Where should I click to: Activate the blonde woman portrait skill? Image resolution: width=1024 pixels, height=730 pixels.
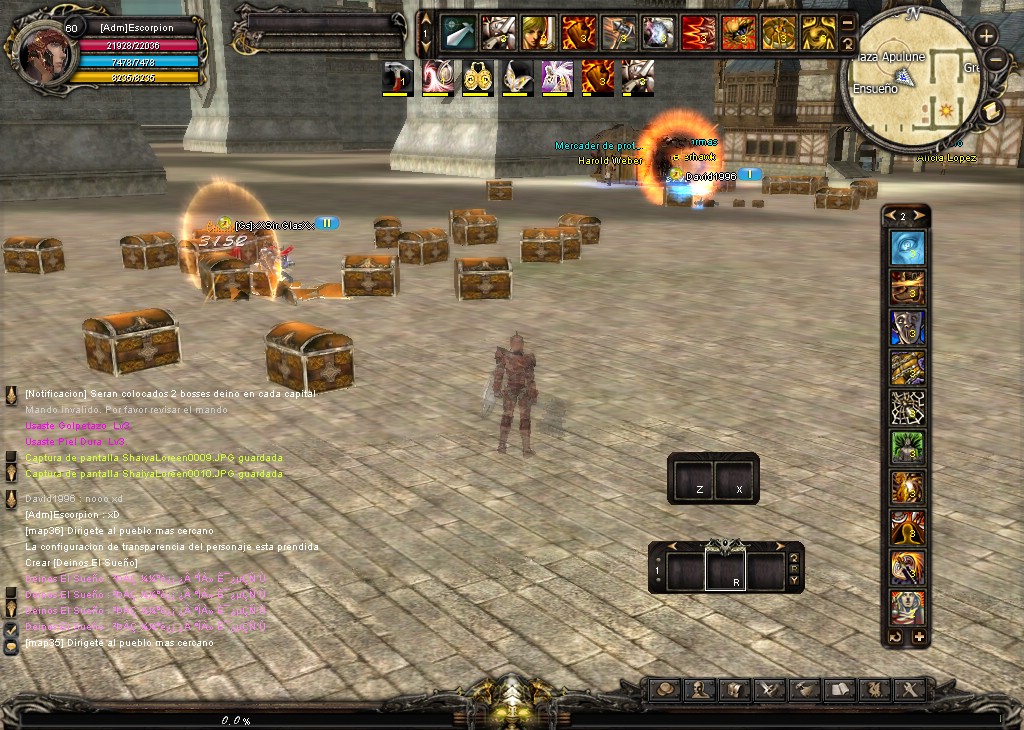(x=538, y=33)
